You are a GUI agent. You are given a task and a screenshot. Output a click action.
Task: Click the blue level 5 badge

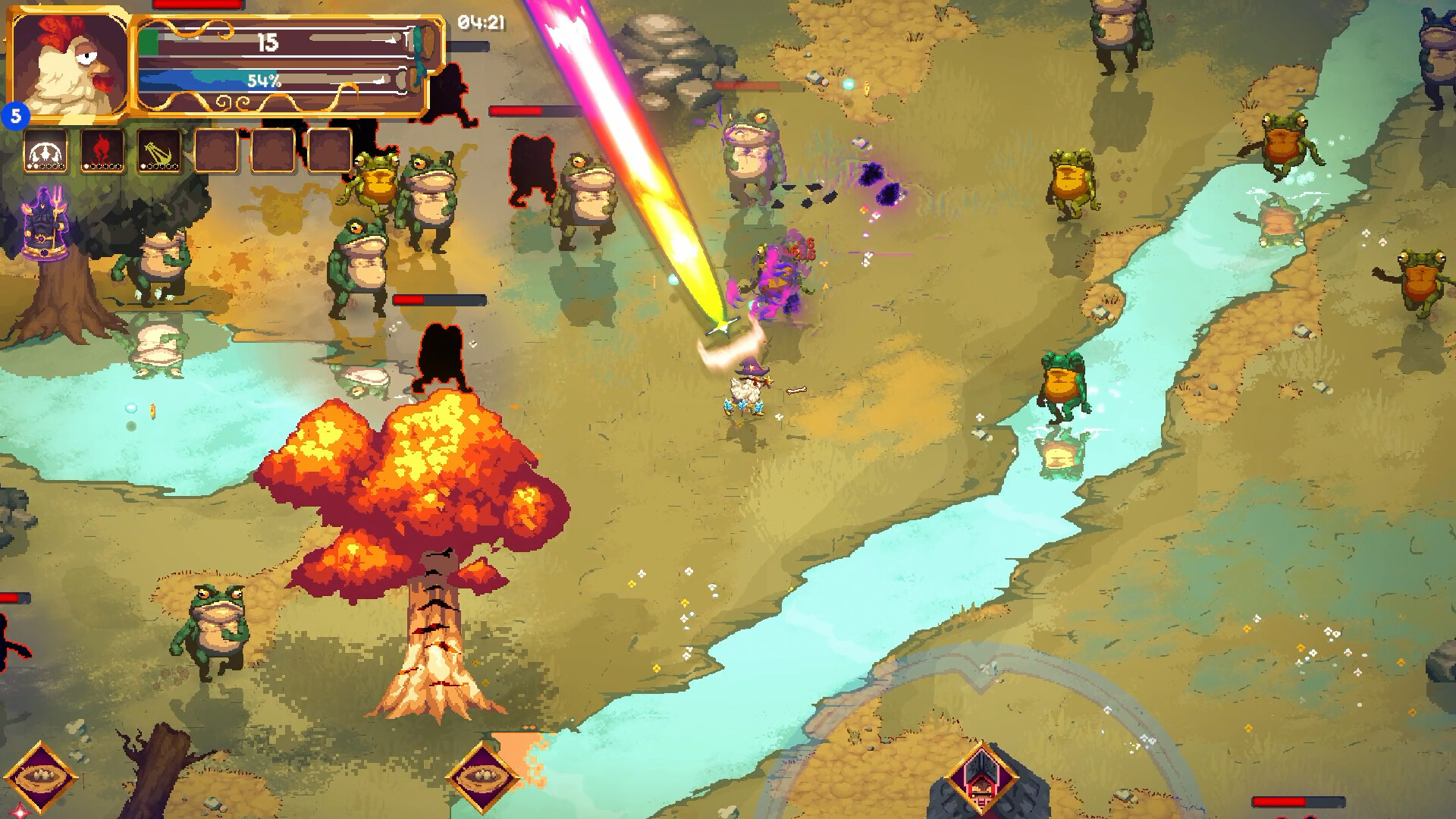pyautogui.click(x=15, y=115)
